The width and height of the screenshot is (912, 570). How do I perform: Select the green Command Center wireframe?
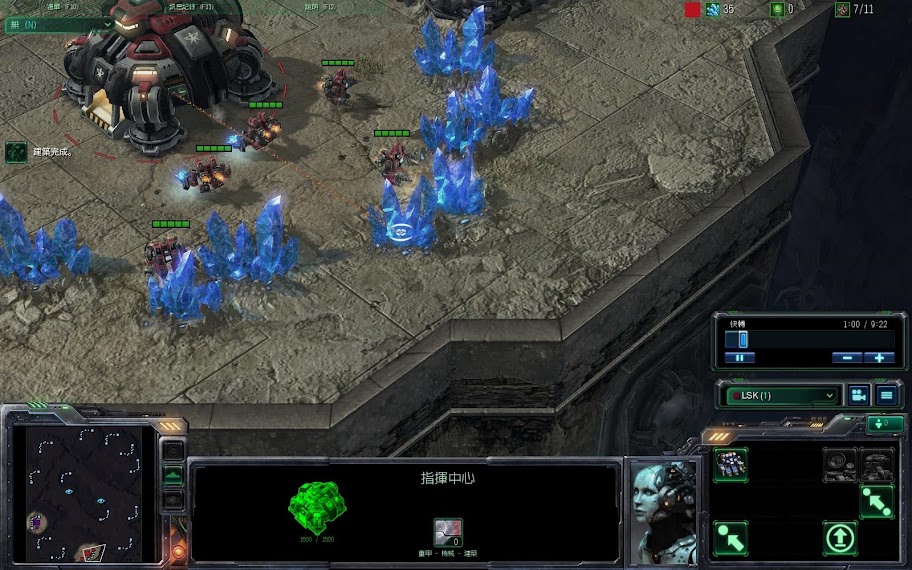pos(319,499)
